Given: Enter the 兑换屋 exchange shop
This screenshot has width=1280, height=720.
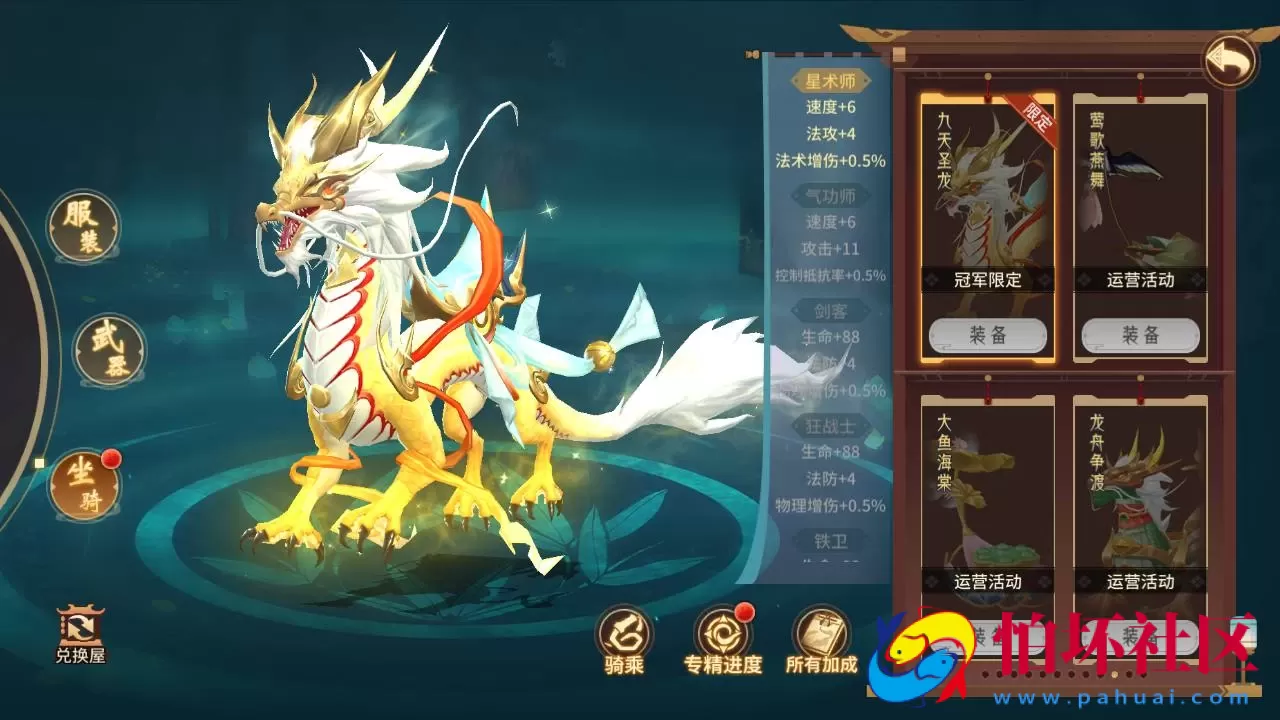Looking at the screenshot, I should coord(82,634).
